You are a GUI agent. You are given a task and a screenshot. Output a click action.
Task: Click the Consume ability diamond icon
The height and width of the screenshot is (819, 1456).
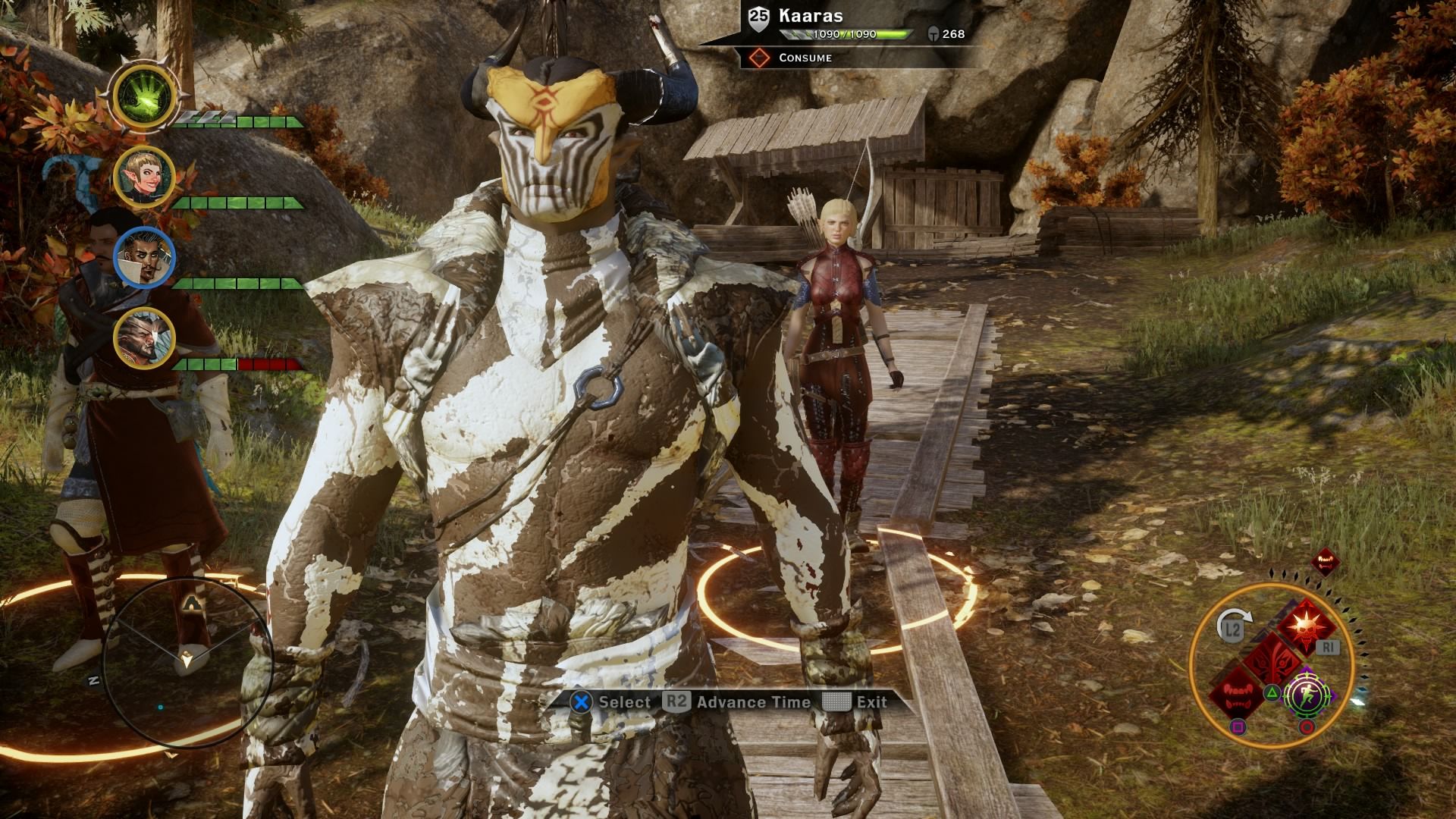pyautogui.click(x=759, y=58)
